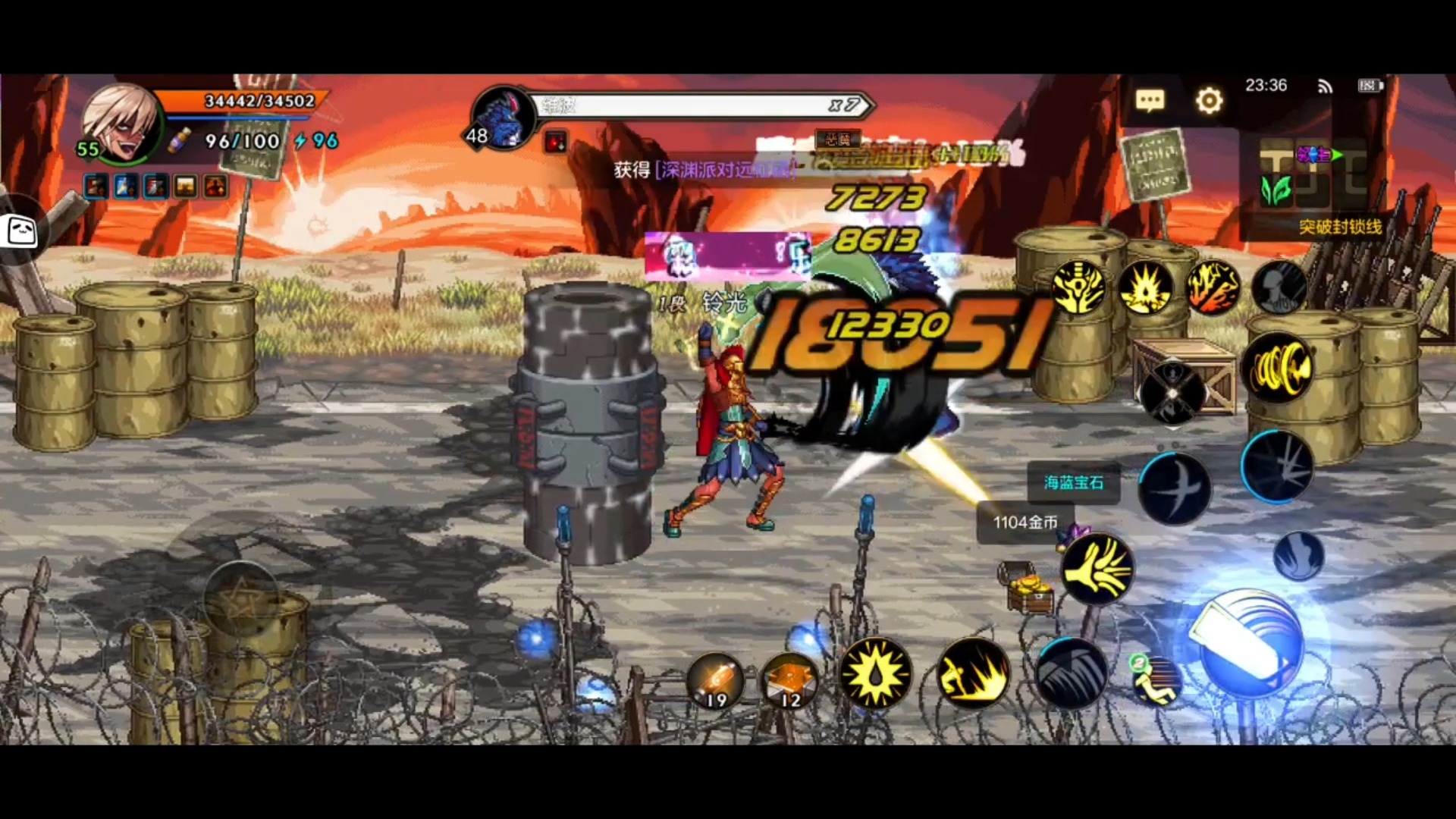Use the orange scroll consumable with 19 left
Screen dimensions: 1456x819
(715, 679)
